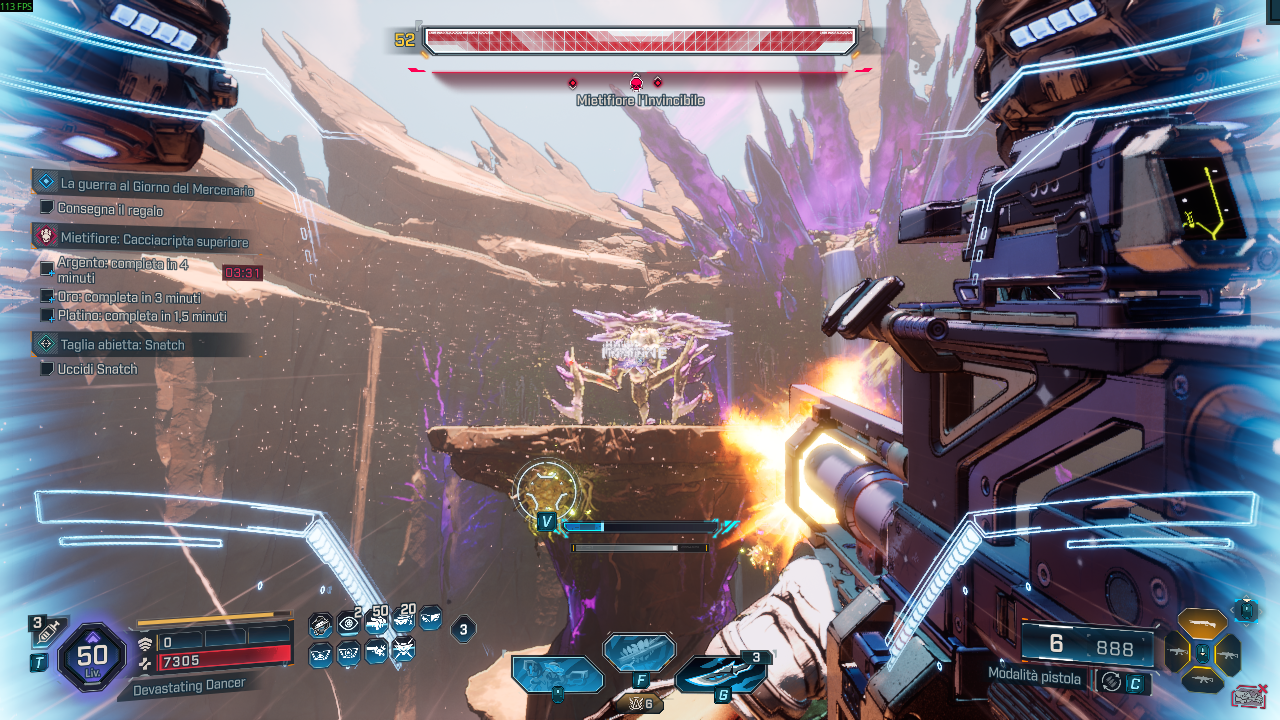Select the skull and crossbones buff icon
This screenshot has height=720, width=1280.
403,651
